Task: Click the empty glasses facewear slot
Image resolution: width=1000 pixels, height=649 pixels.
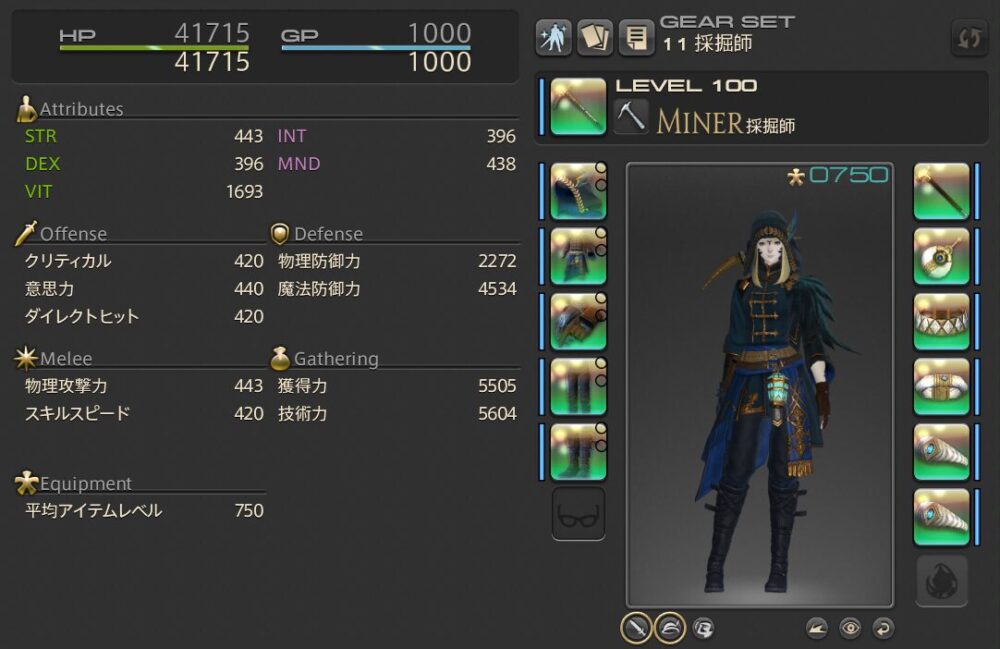Action: pyautogui.click(x=578, y=514)
